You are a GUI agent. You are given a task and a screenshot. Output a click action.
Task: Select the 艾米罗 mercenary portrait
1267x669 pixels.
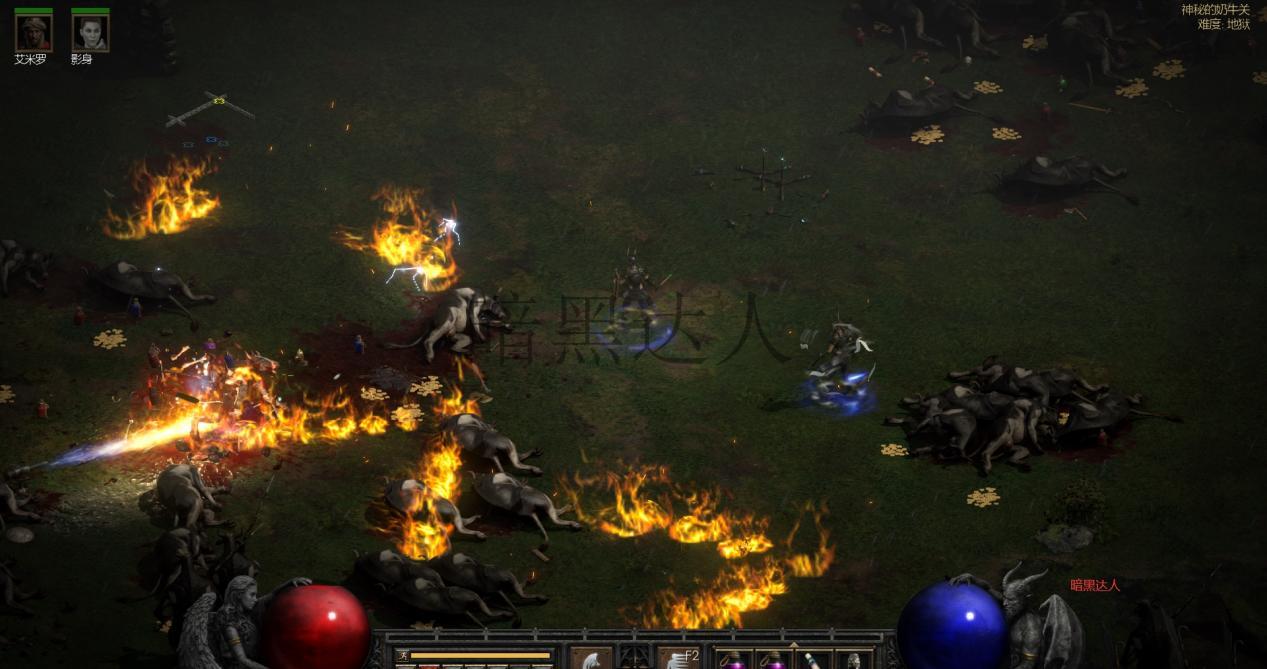(33, 33)
